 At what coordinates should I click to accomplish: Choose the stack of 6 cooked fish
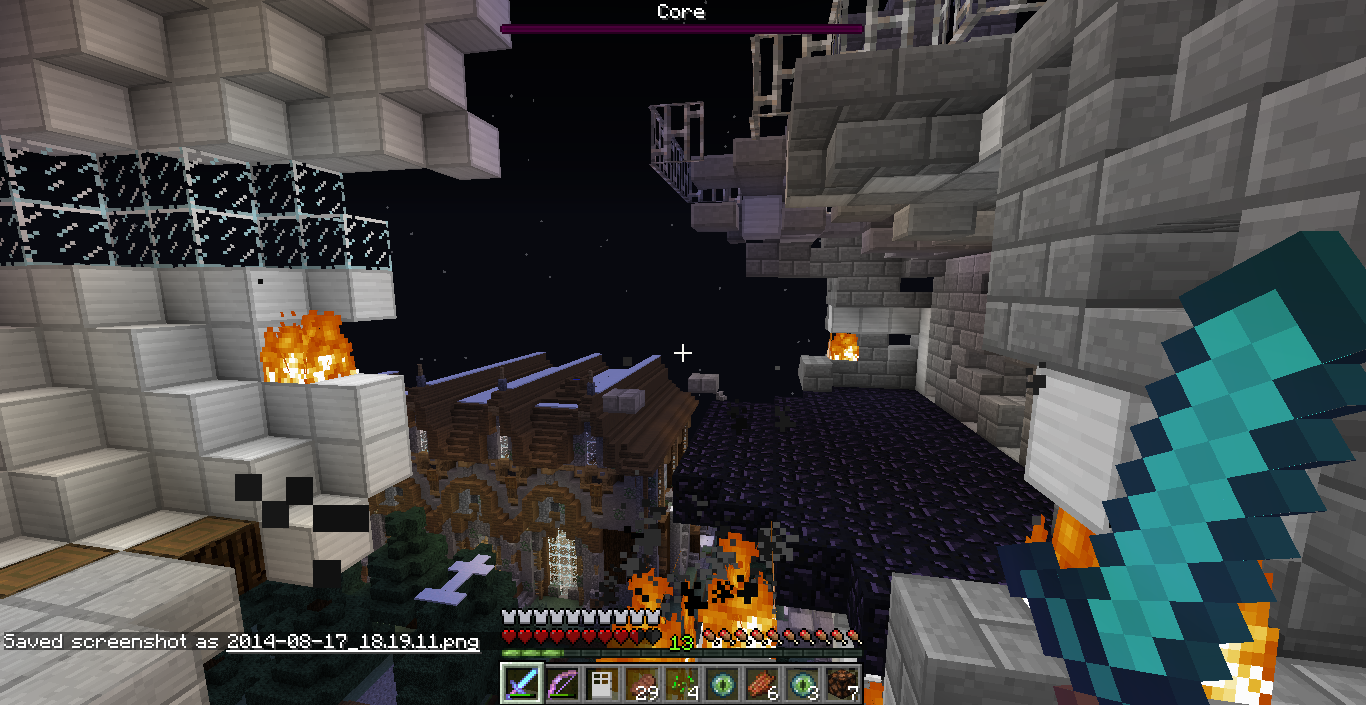762,684
